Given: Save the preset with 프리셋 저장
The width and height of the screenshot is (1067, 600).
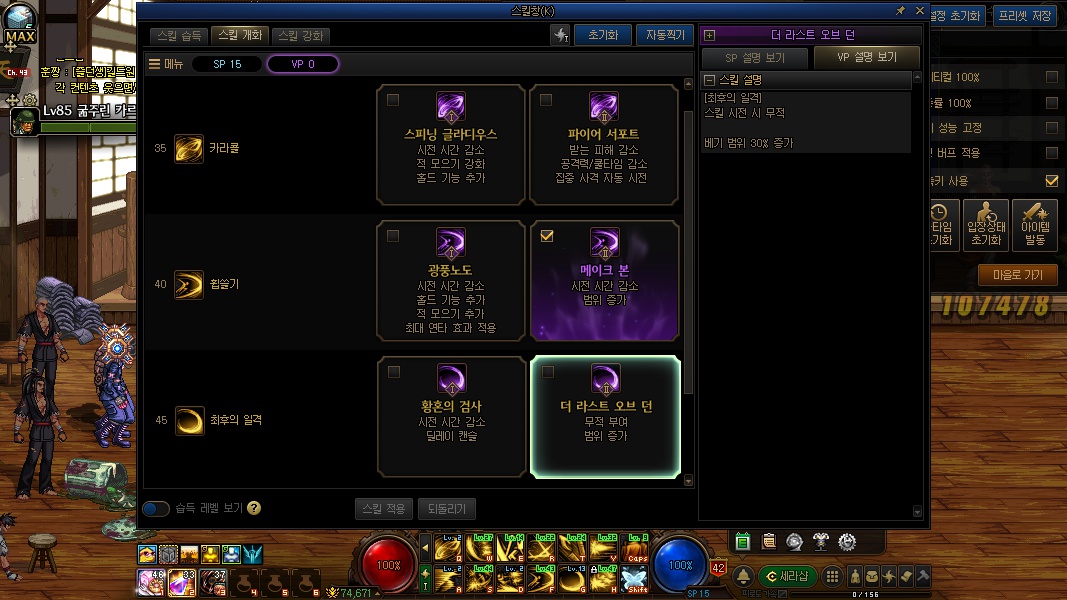Looking at the screenshot, I should coord(1027,15).
